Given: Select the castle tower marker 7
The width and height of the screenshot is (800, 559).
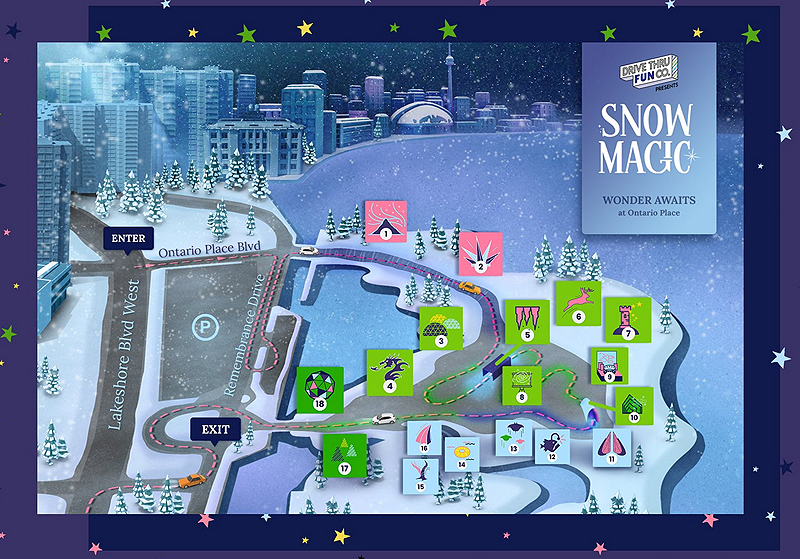Looking at the screenshot, I should [629, 318].
